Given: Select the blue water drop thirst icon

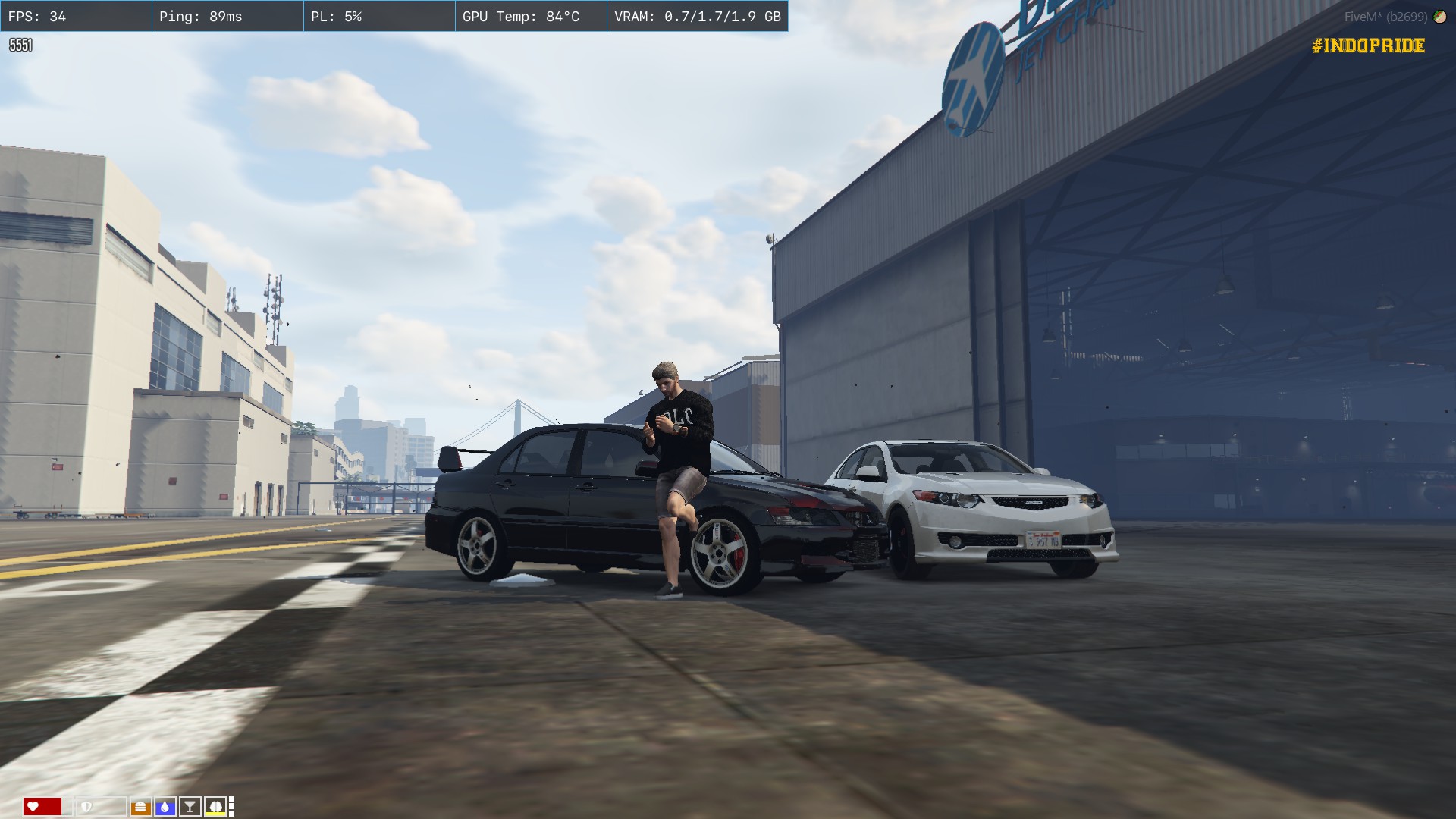Looking at the screenshot, I should click(x=165, y=807).
